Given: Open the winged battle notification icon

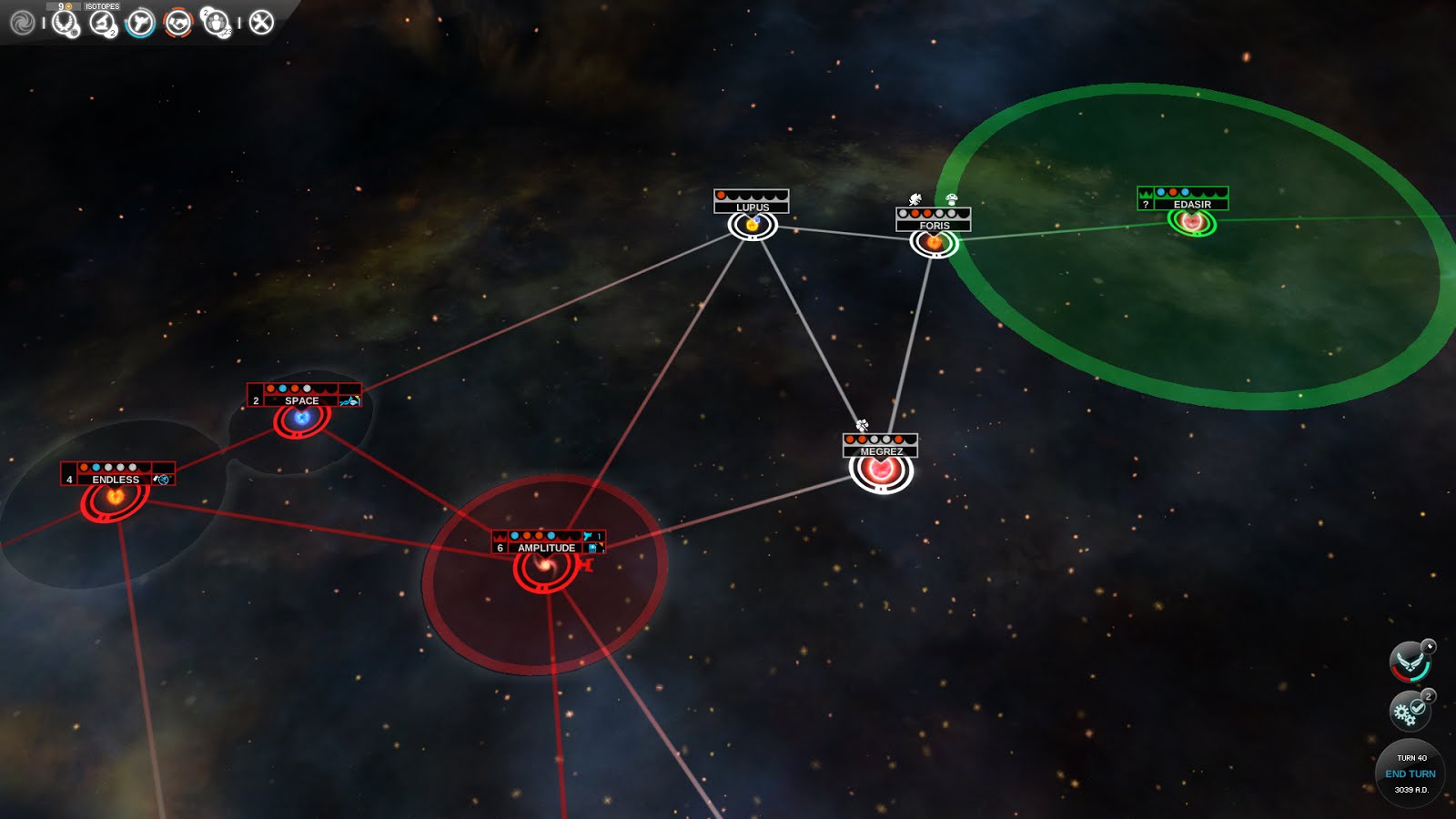Looking at the screenshot, I should click(x=1410, y=662).
